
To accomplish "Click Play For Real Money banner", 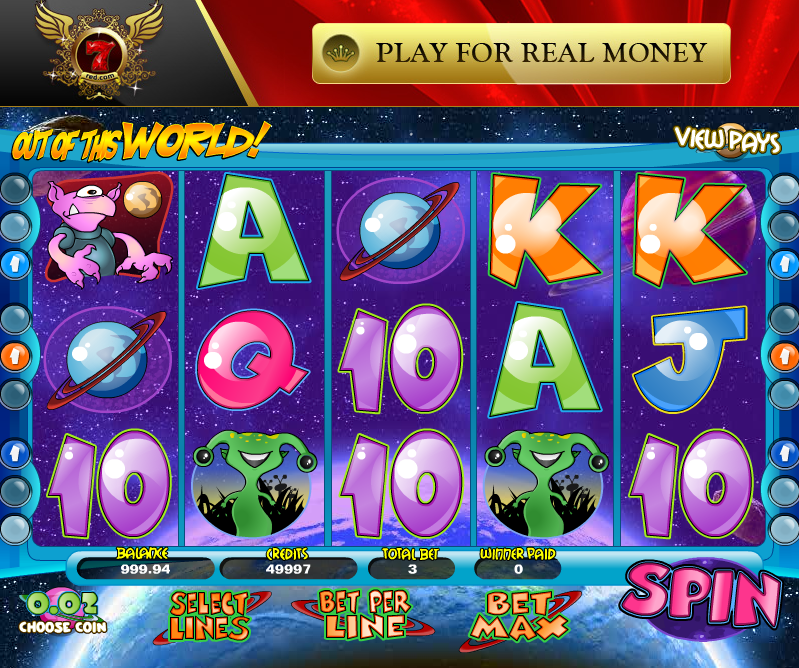I will point(521,53).
